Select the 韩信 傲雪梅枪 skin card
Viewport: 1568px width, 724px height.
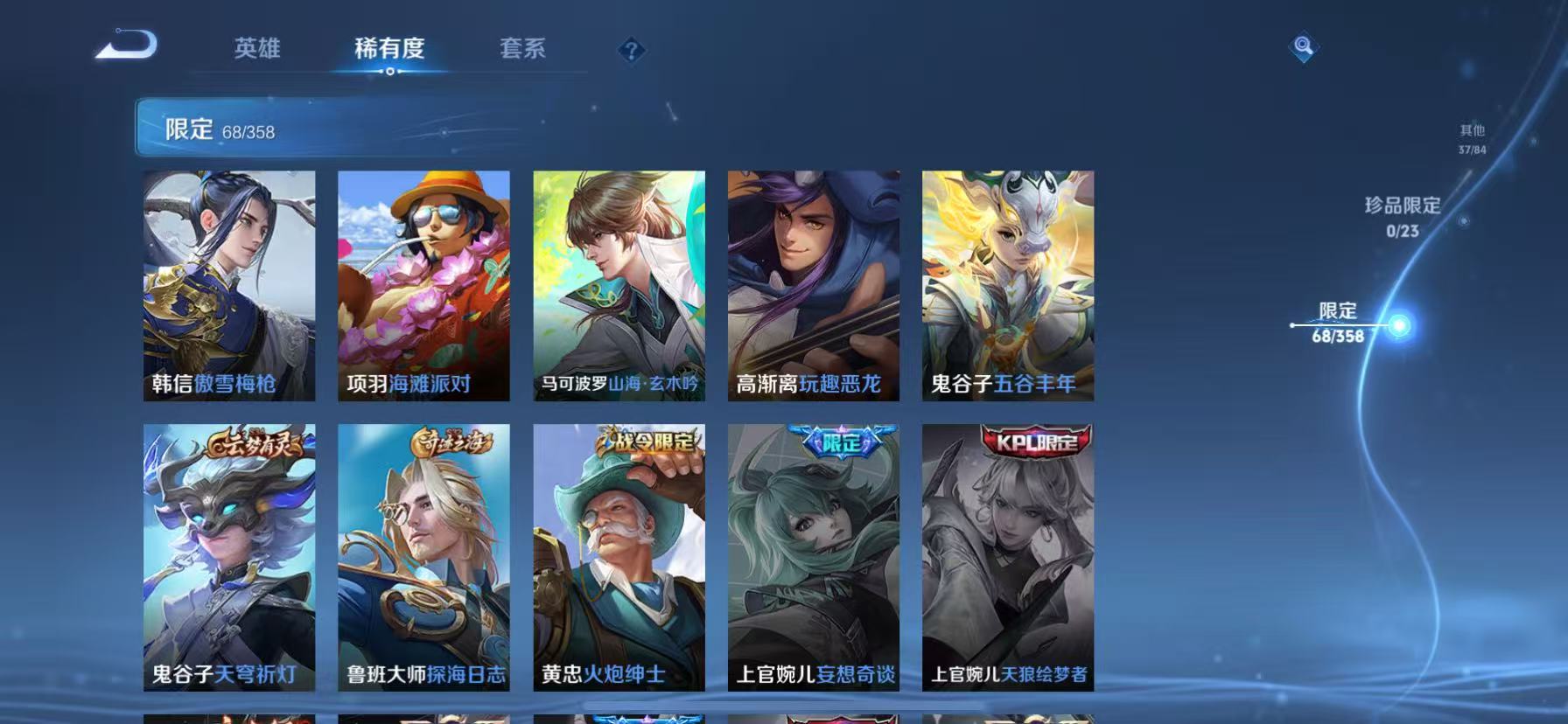227,289
